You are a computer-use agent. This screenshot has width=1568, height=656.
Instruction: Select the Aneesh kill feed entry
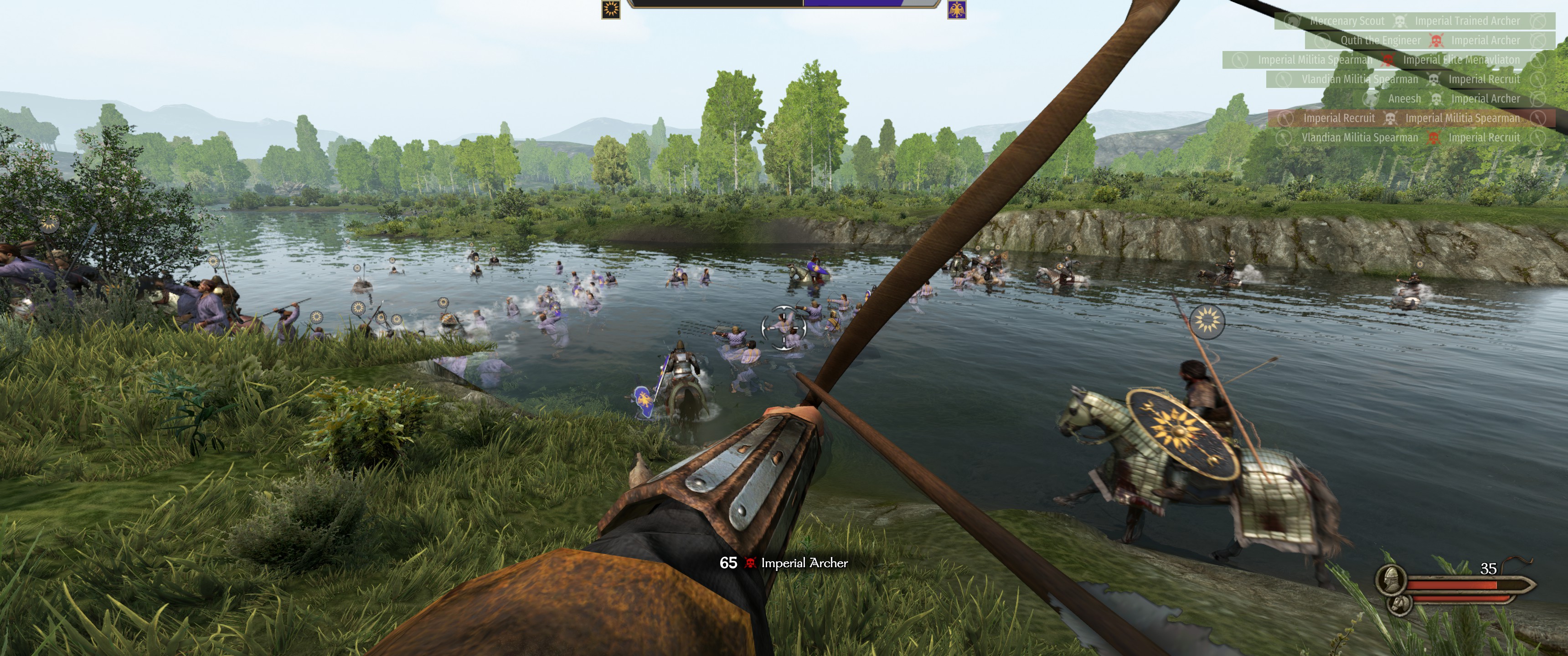[x=1405, y=98]
